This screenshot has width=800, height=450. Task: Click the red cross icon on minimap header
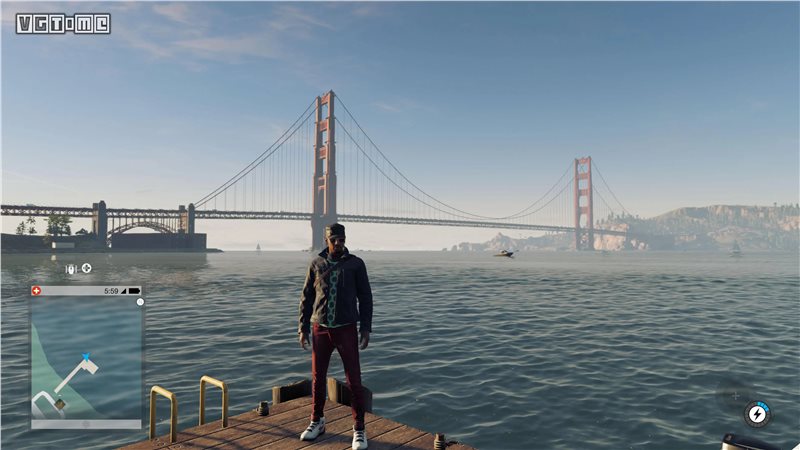[37, 290]
